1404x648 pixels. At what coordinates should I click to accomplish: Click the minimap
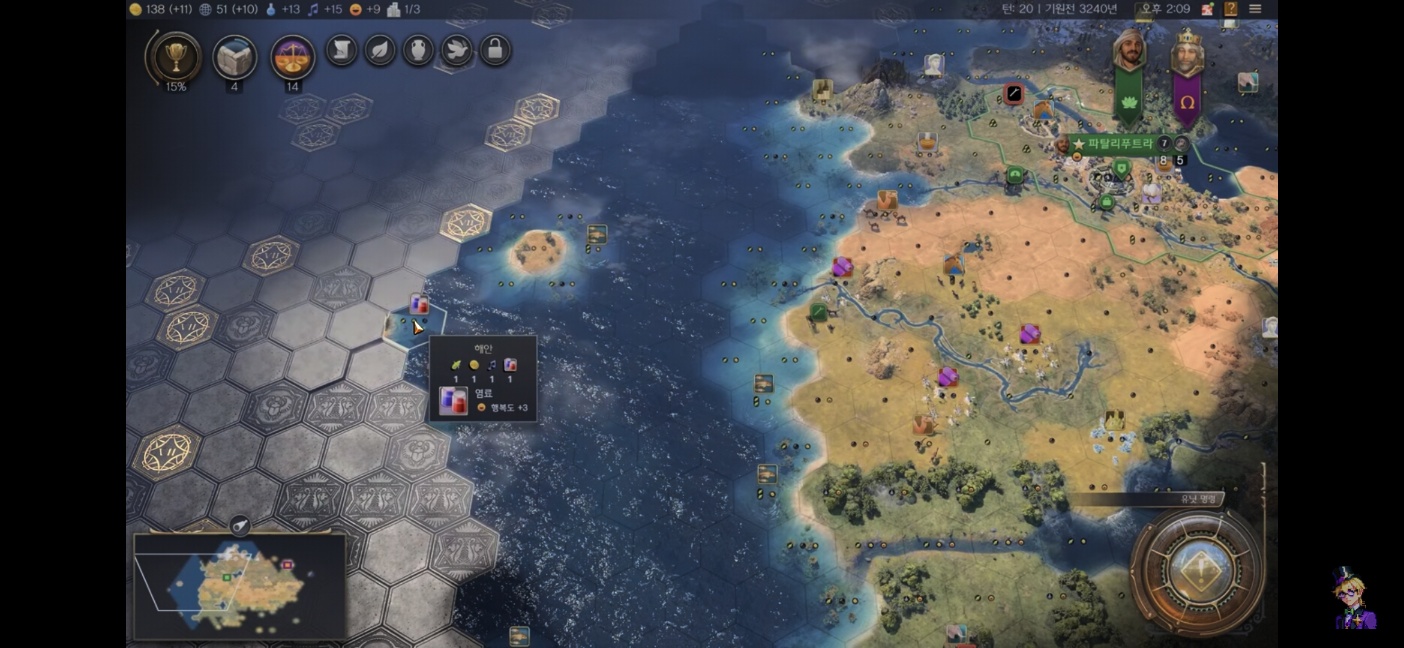tap(240, 585)
